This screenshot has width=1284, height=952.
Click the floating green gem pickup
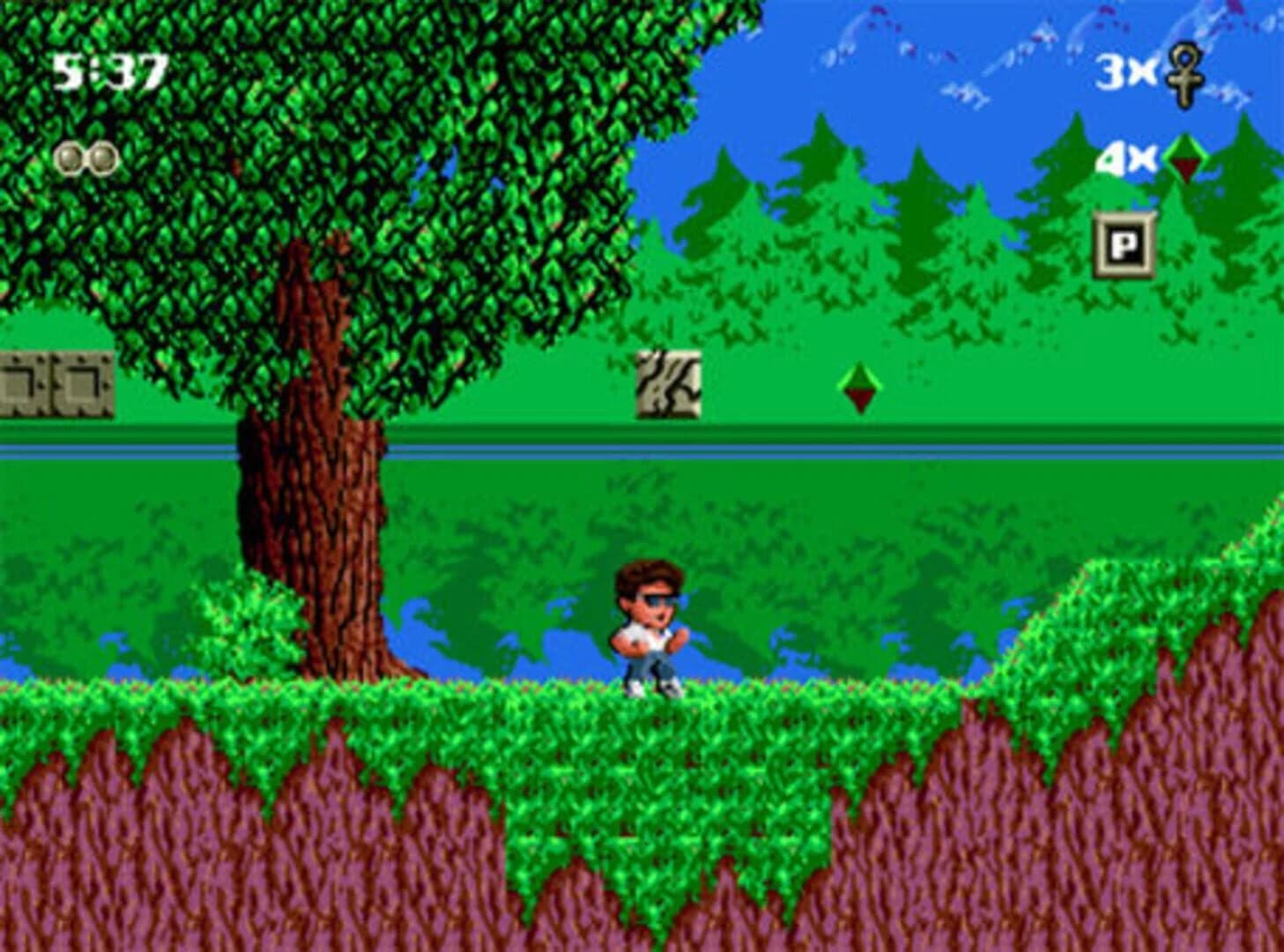(x=858, y=388)
